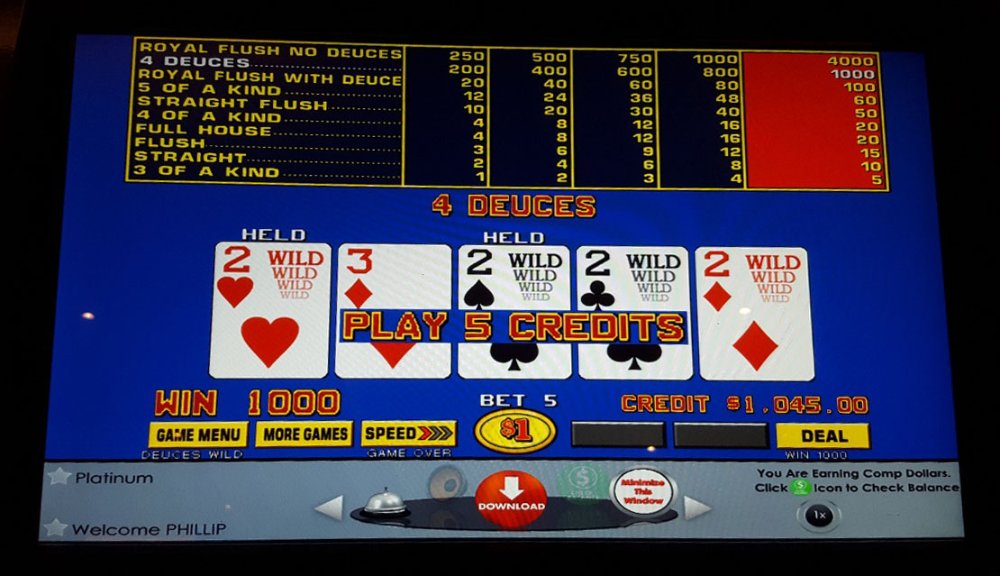The height and width of the screenshot is (576, 1000).
Task: Open the Game Menu
Action: tap(198, 434)
